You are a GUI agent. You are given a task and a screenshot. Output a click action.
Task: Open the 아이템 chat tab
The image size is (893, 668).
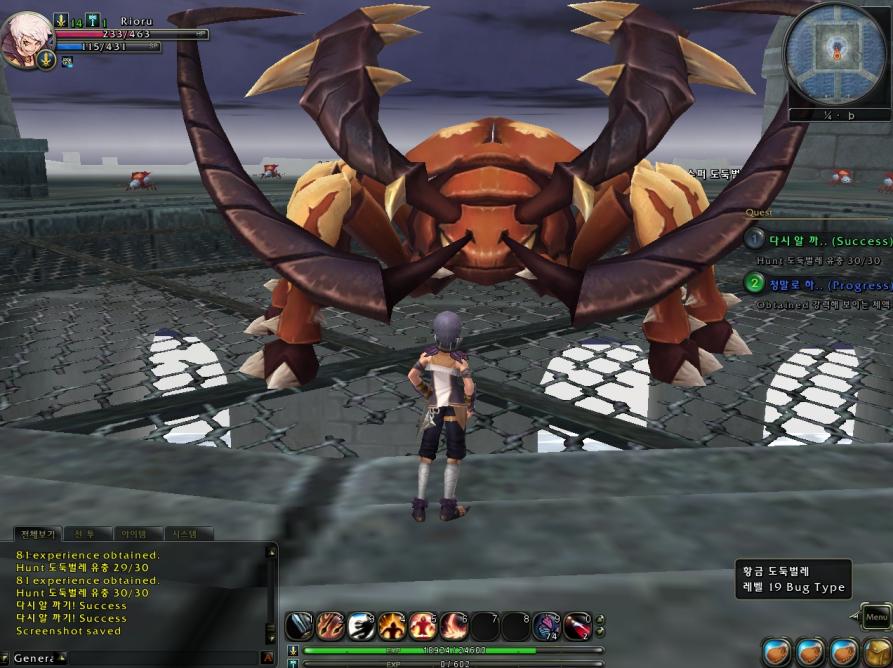pyautogui.click(x=135, y=534)
